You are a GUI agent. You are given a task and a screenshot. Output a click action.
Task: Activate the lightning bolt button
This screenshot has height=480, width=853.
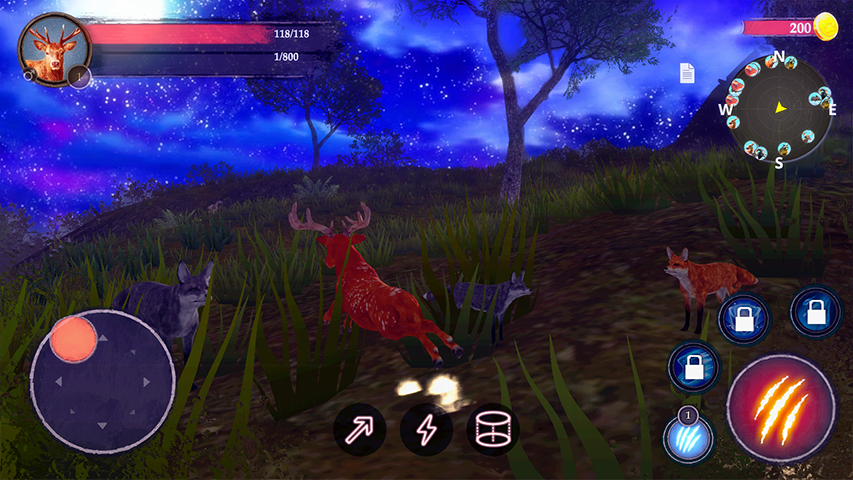point(426,430)
